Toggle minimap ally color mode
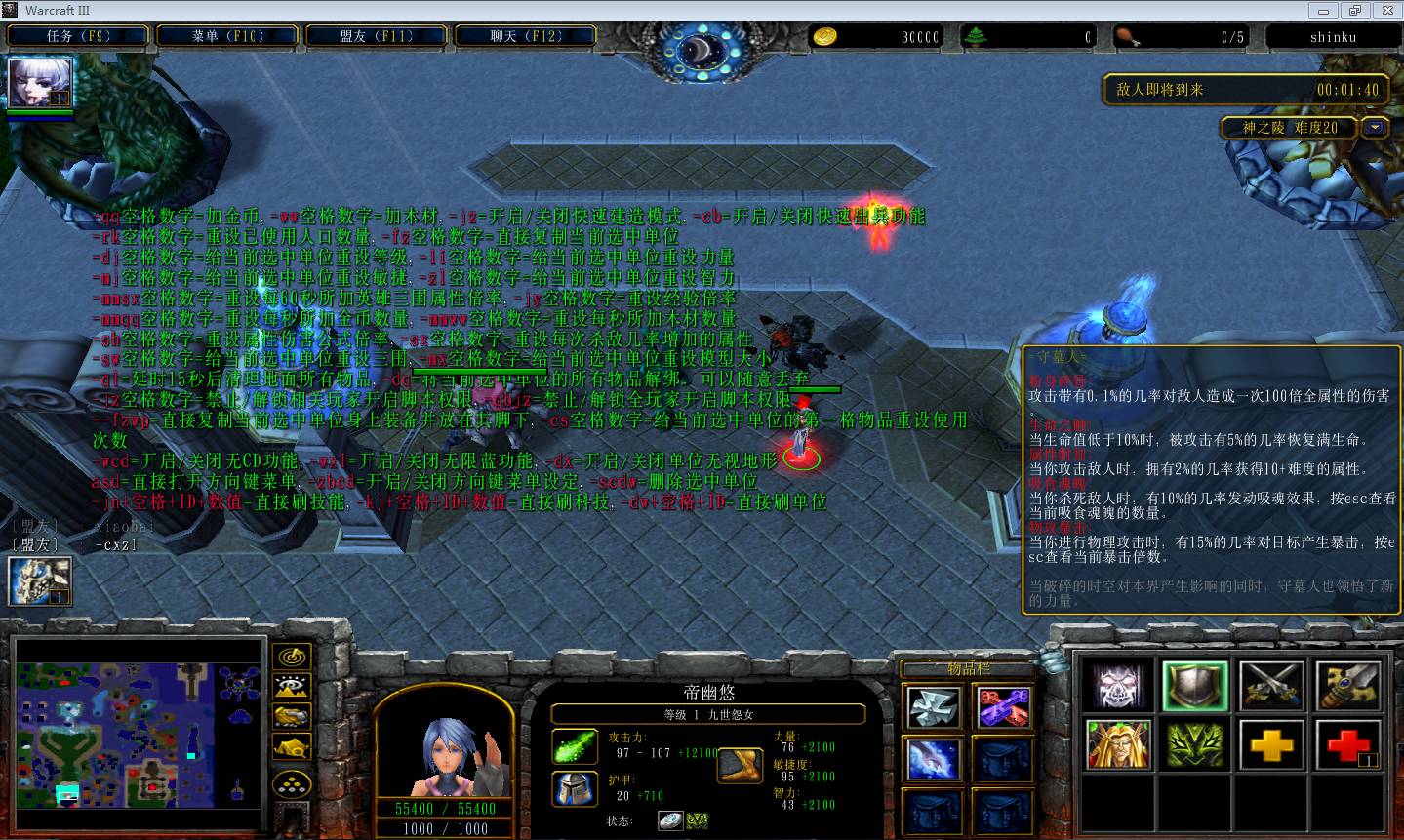 coord(291,717)
